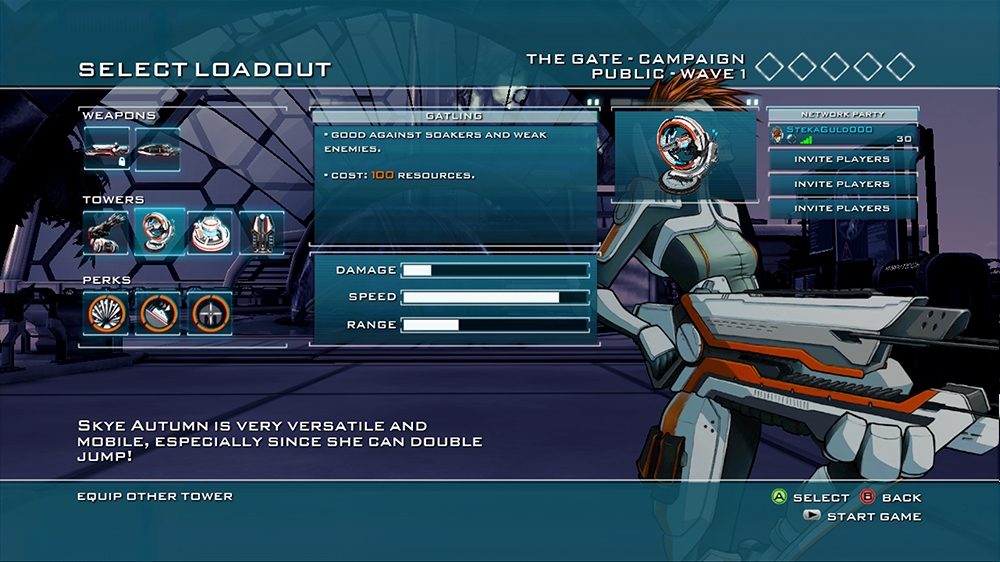Image resolution: width=1000 pixels, height=562 pixels.
Task: Select the crosshair perk icon
Action: click(x=209, y=313)
